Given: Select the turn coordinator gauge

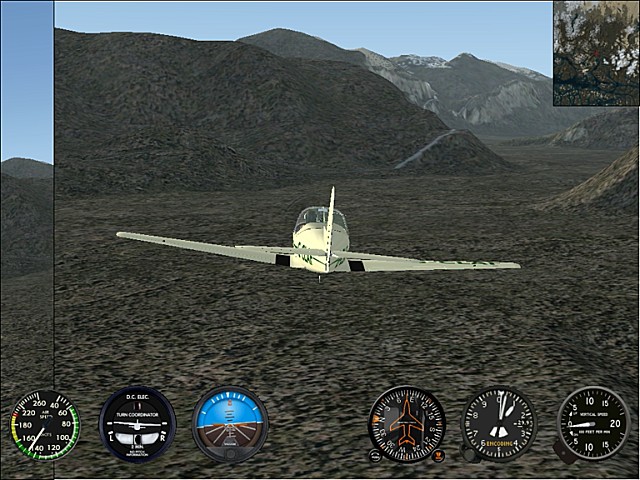Looking at the screenshot, I should (137, 423).
